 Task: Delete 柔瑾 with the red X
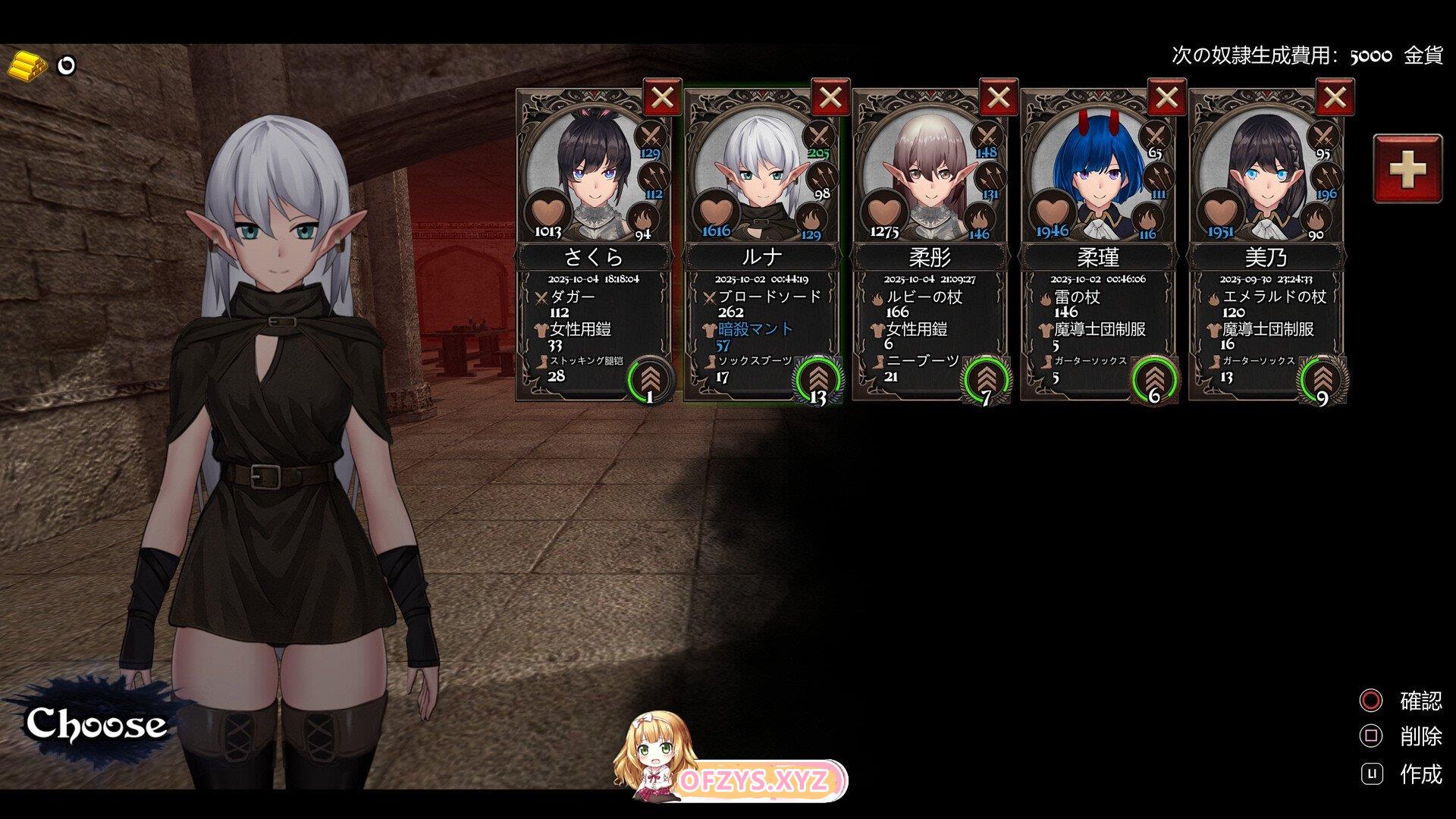1167,98
